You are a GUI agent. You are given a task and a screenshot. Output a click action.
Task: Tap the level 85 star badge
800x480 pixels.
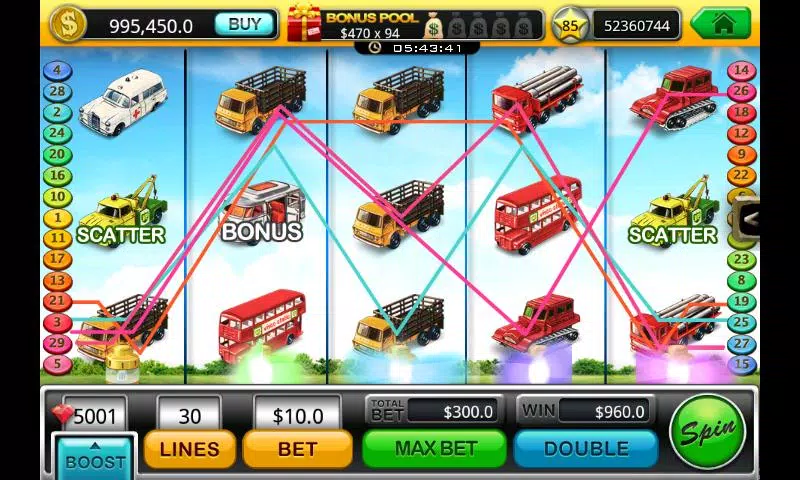[571, 25]
